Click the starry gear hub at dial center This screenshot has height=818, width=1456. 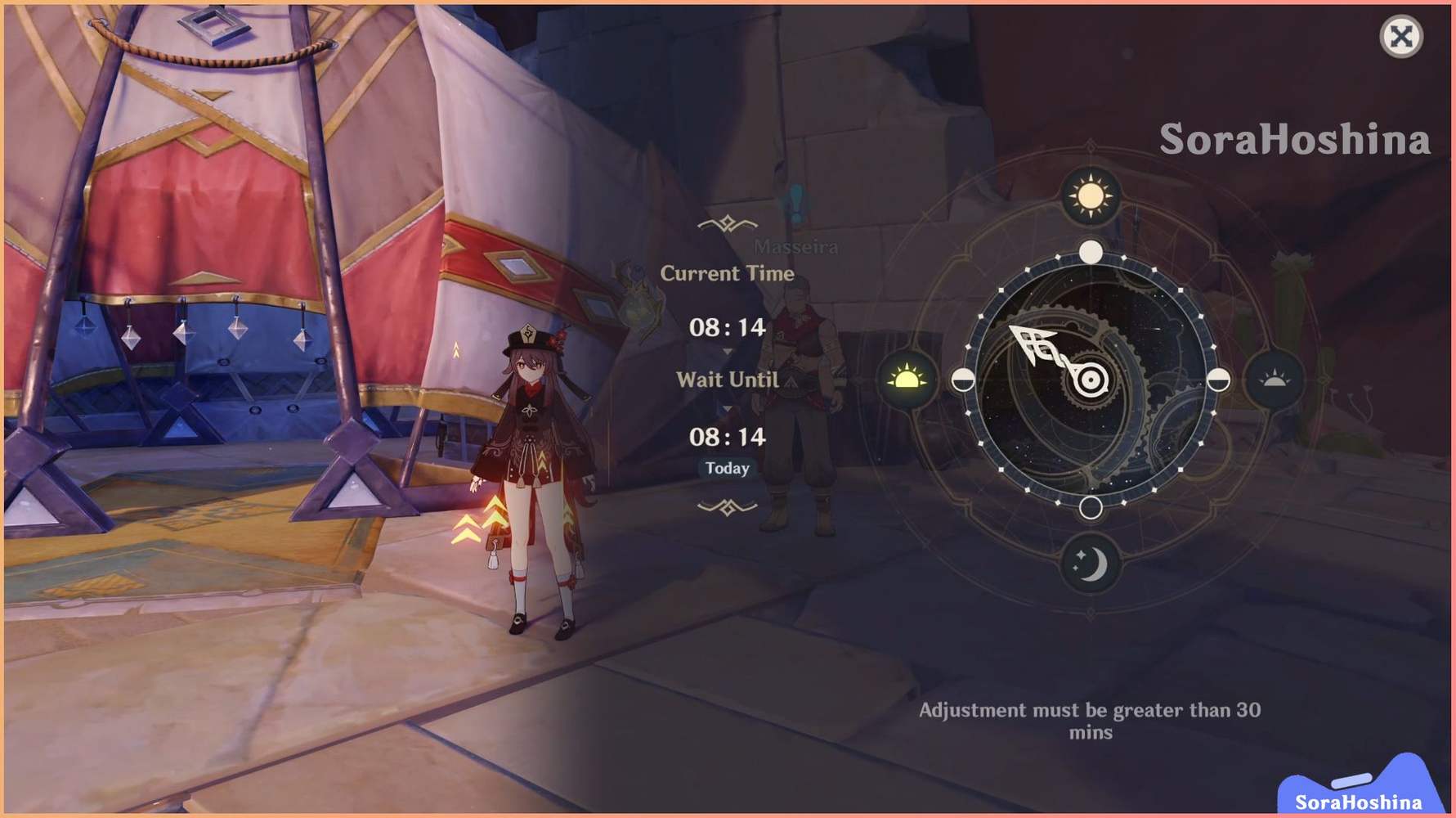tap(1091, 380)
